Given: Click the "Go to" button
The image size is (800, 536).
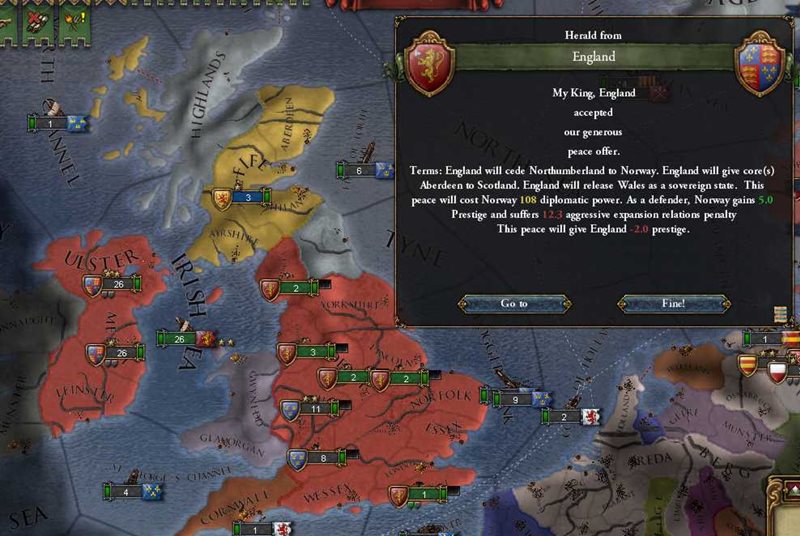Looking at the screenshot, I should point(514,303).
